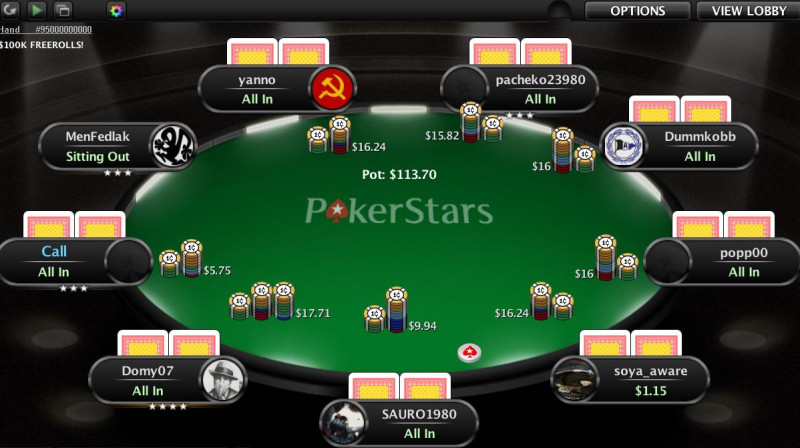
Task: Click yanno's hammer and sickle avatar
Action: coord(329,90)
